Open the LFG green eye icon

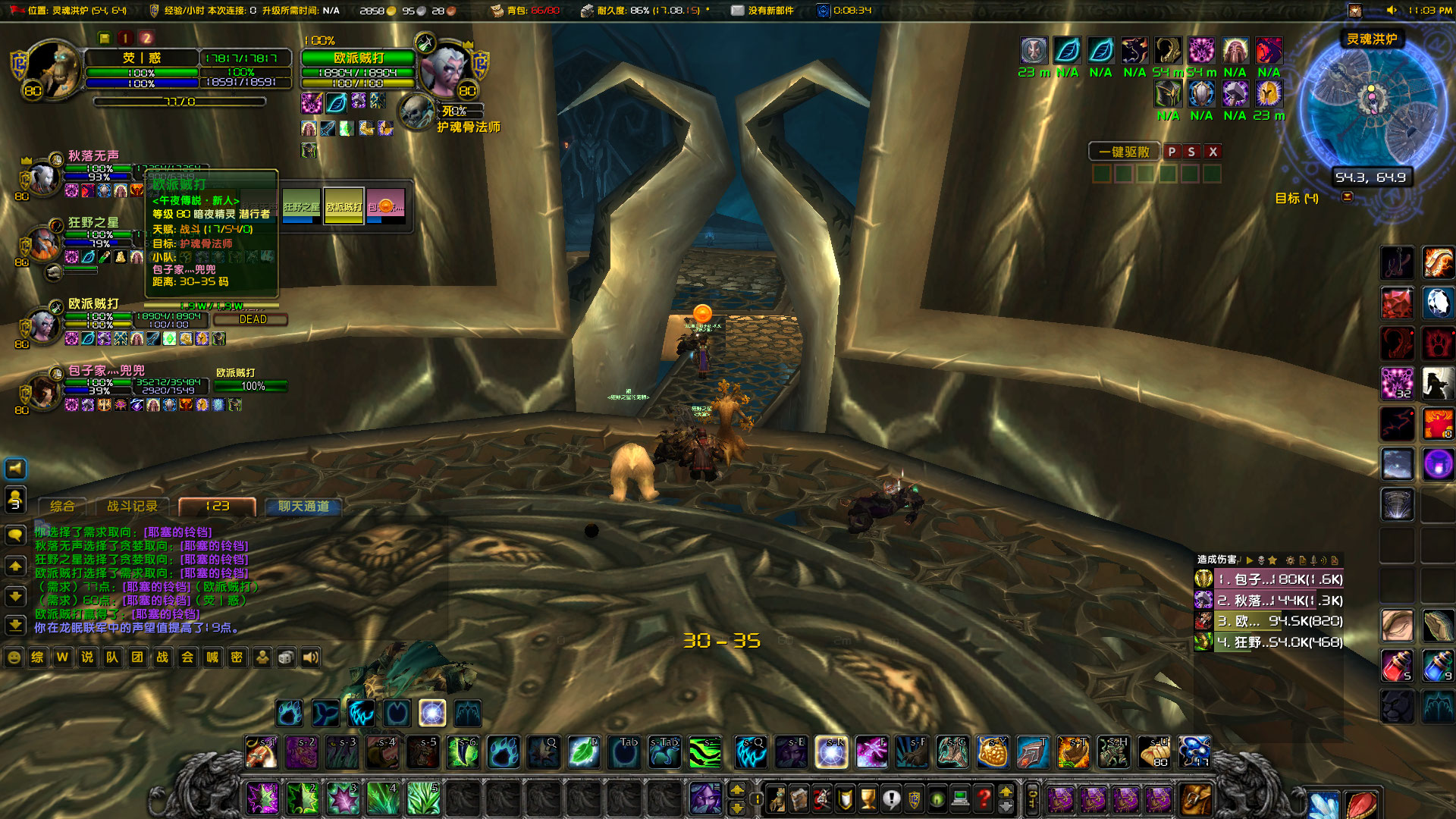(x=938, y=800)
